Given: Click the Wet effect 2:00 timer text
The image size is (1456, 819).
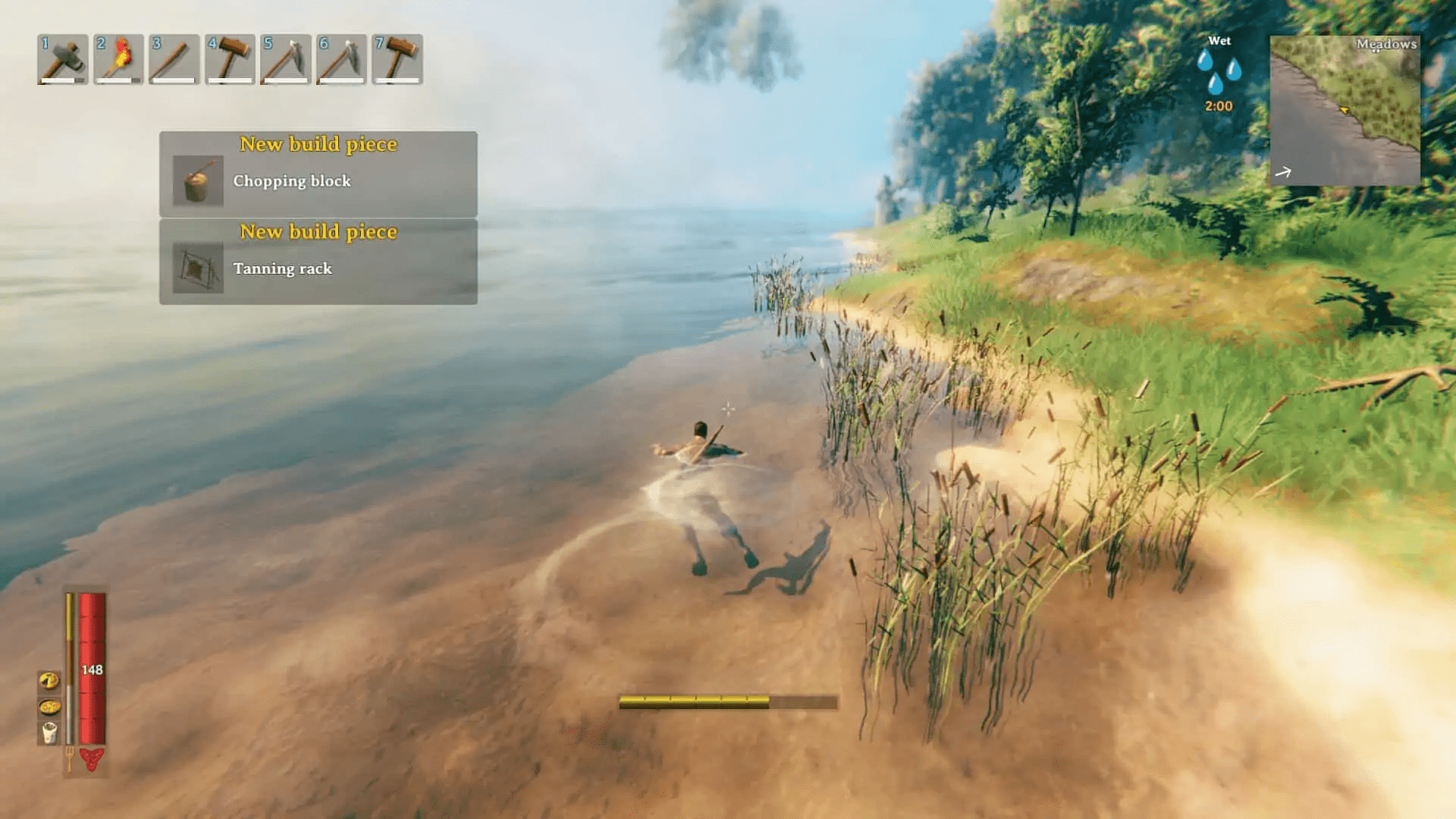Looking at the screenshot, I should tap(1219, 106).
